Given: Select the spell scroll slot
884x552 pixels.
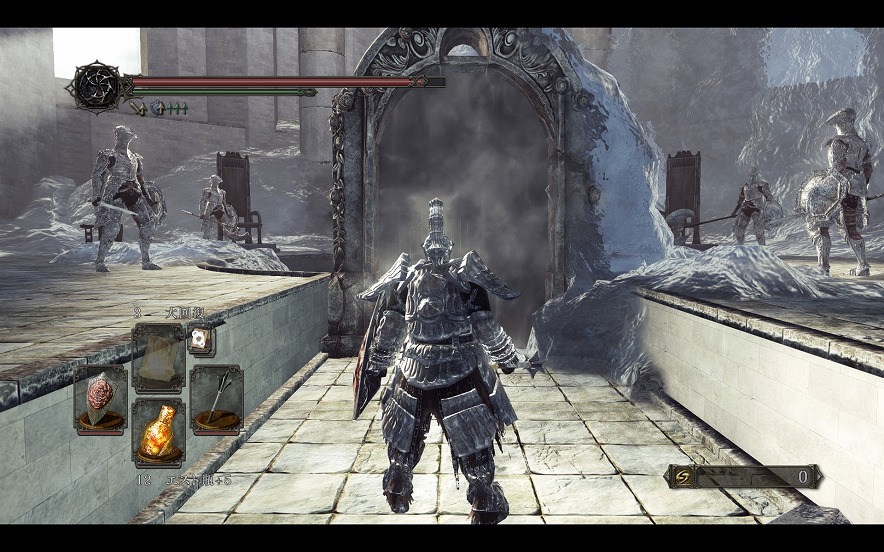Looking at the screenshot, I should [x=158, y=357].
